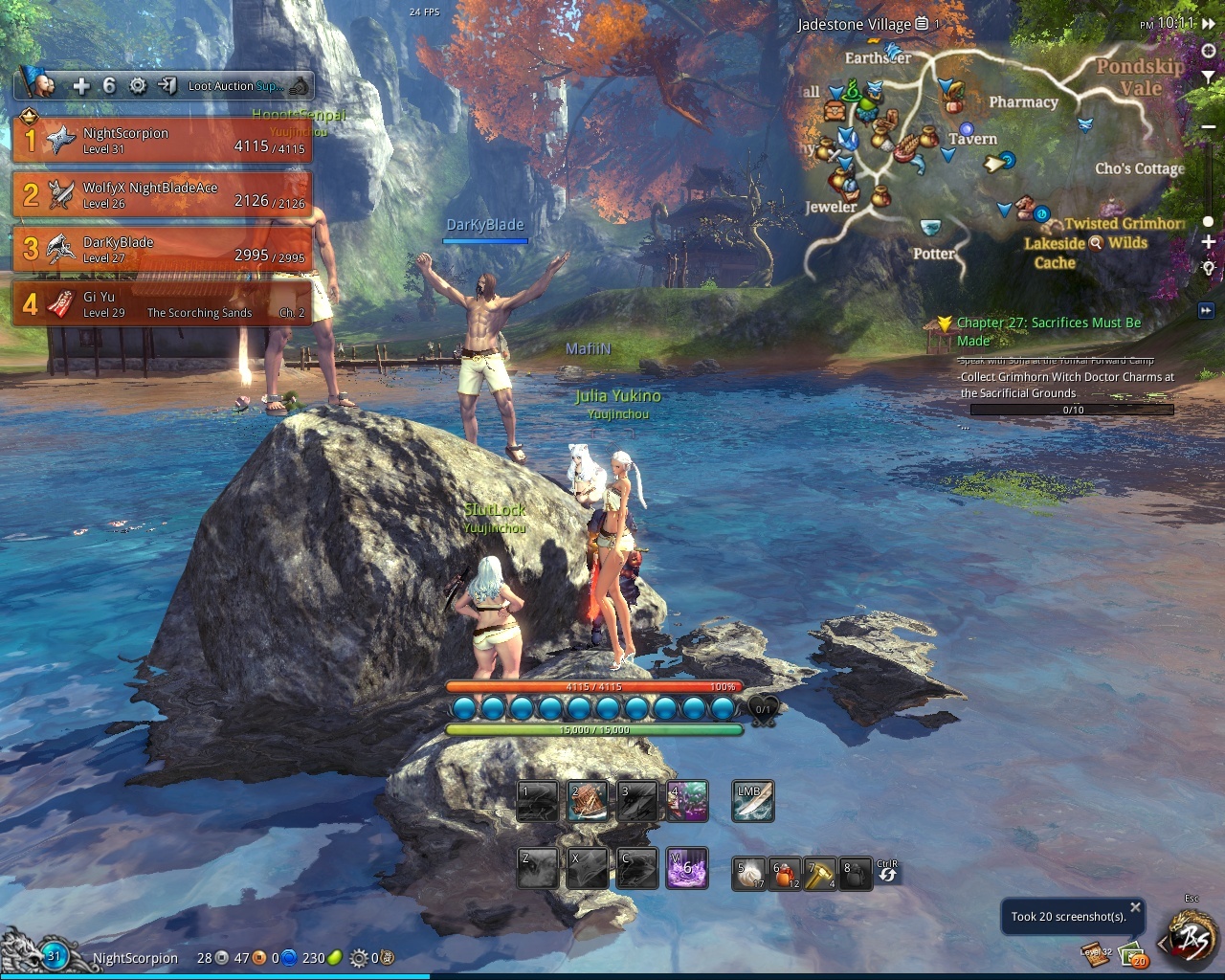Viewport: 1225px width, 980px height.
Task: Select party member WolfyX NightBladeAce
Action: click(163, 195)
